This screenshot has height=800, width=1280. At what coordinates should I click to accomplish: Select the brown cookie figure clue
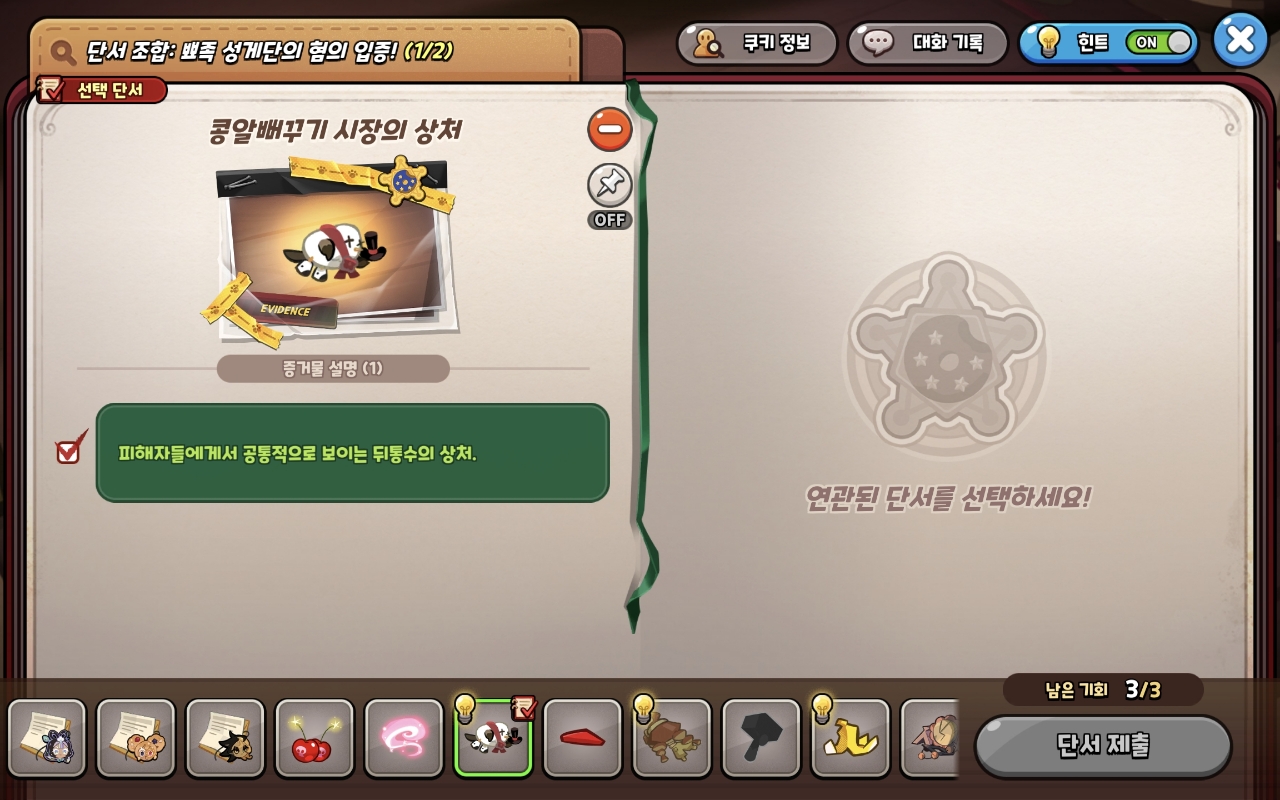[x=672, y=738]
